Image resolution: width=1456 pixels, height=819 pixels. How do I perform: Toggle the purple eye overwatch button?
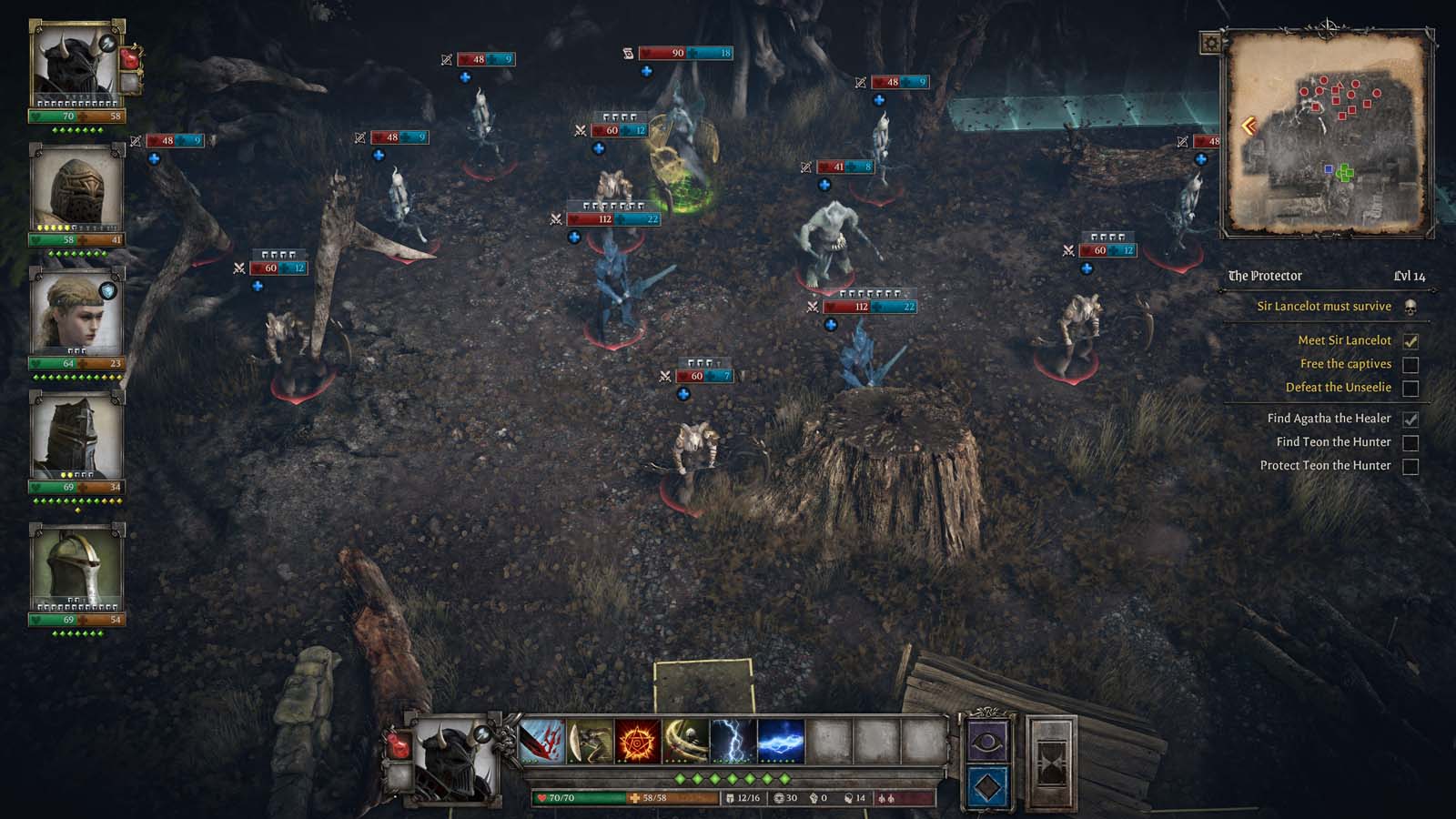pos(987,742)
